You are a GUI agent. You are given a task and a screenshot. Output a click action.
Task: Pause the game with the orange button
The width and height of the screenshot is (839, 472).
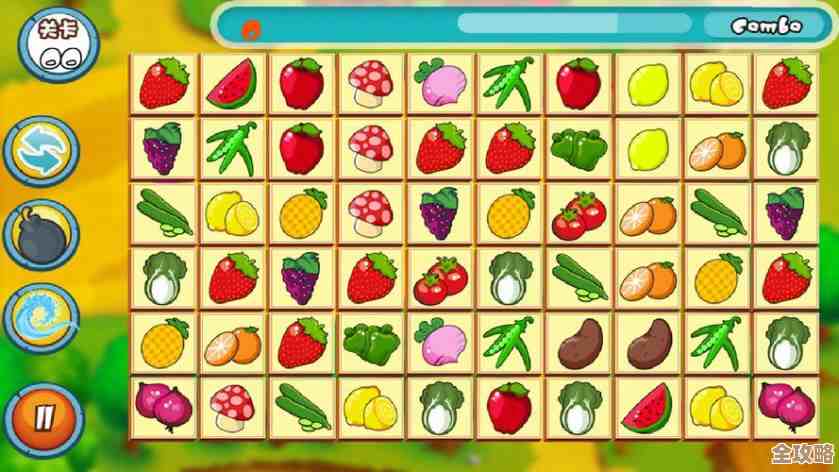41,415
